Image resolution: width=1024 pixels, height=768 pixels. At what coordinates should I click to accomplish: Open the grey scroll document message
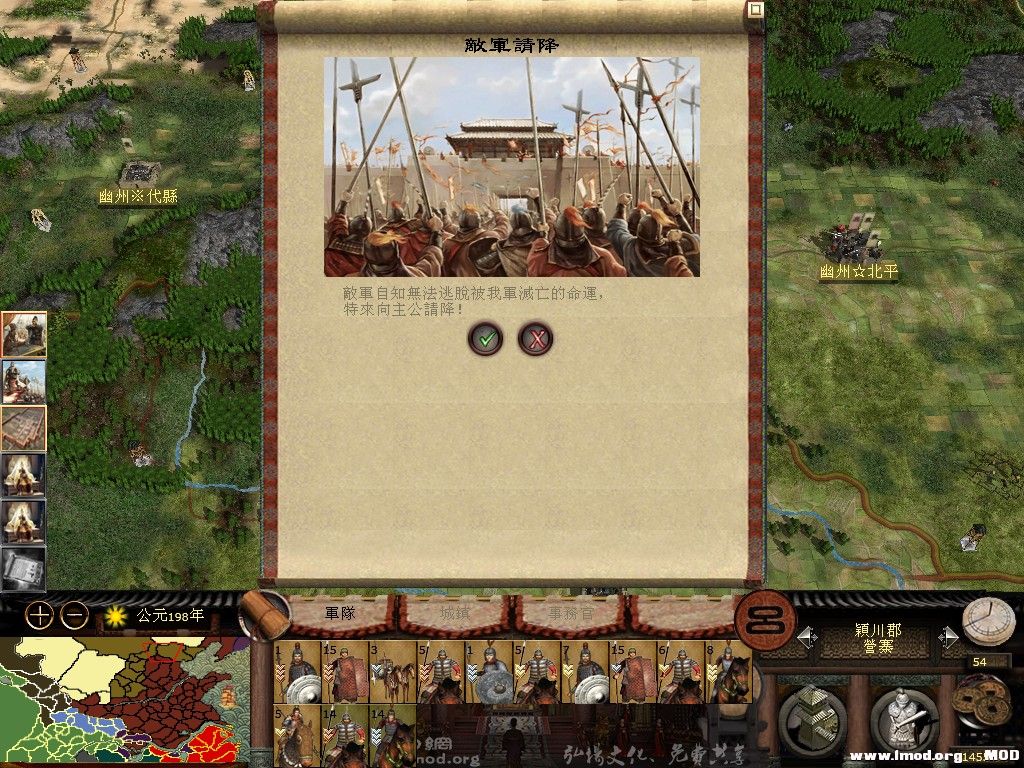[23, 569]
